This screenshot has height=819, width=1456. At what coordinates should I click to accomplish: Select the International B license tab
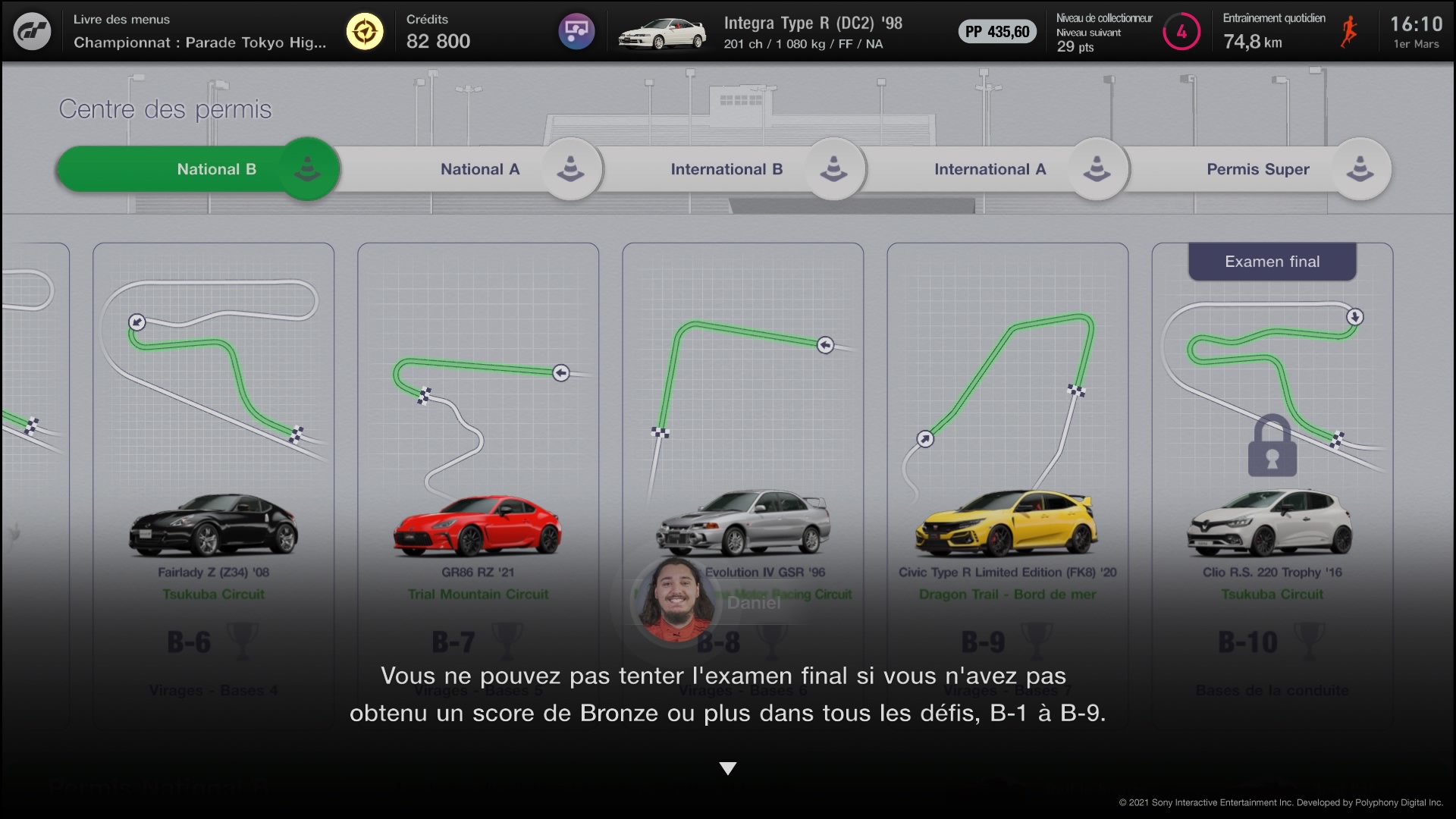[726, 169]
